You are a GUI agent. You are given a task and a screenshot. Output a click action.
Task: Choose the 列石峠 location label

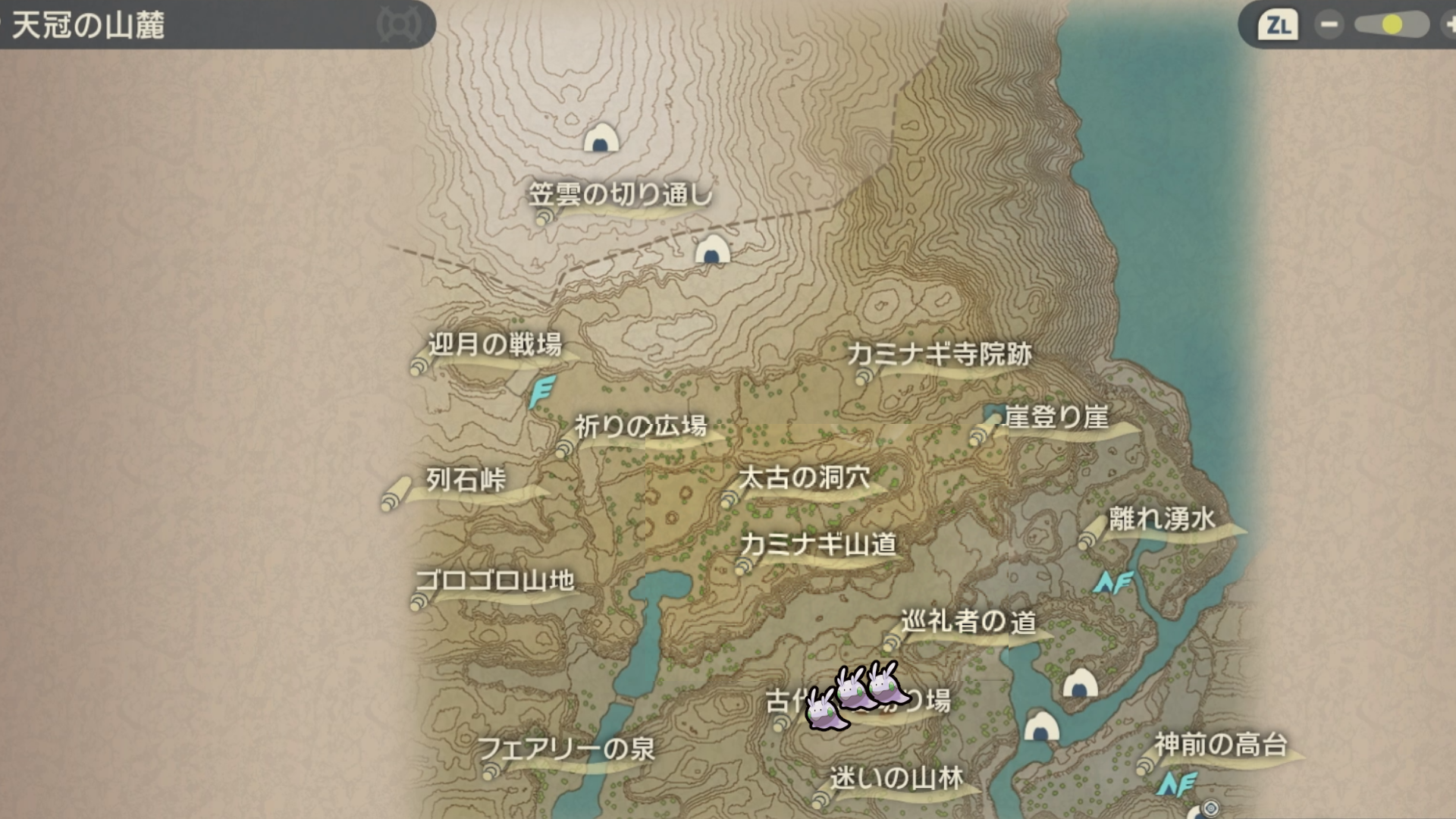pos(466,480)
